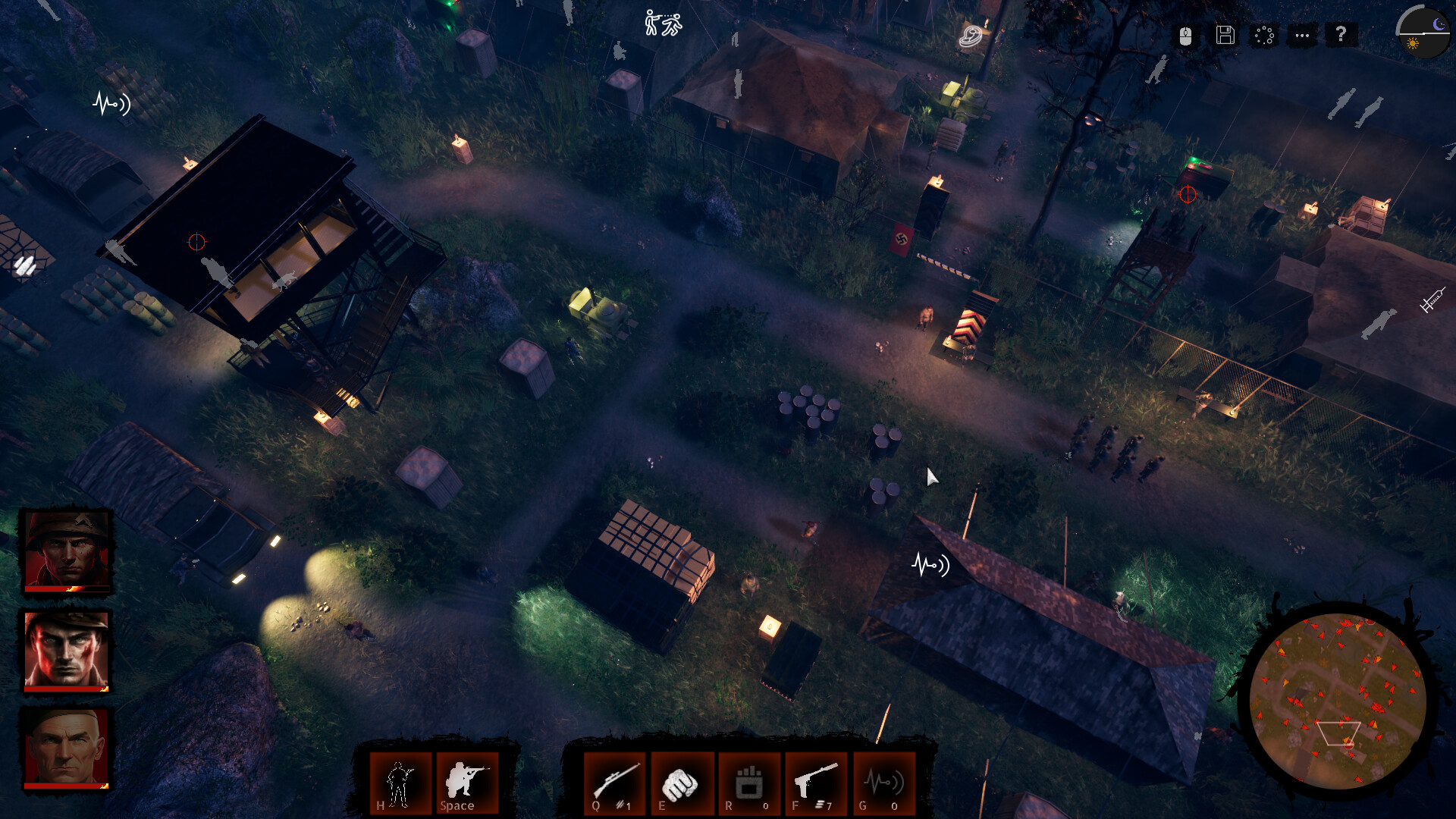Click the particles settings icon near the save button
Image resolution: width=1456 pixels, height=819 pixels.
(1263, 36)
